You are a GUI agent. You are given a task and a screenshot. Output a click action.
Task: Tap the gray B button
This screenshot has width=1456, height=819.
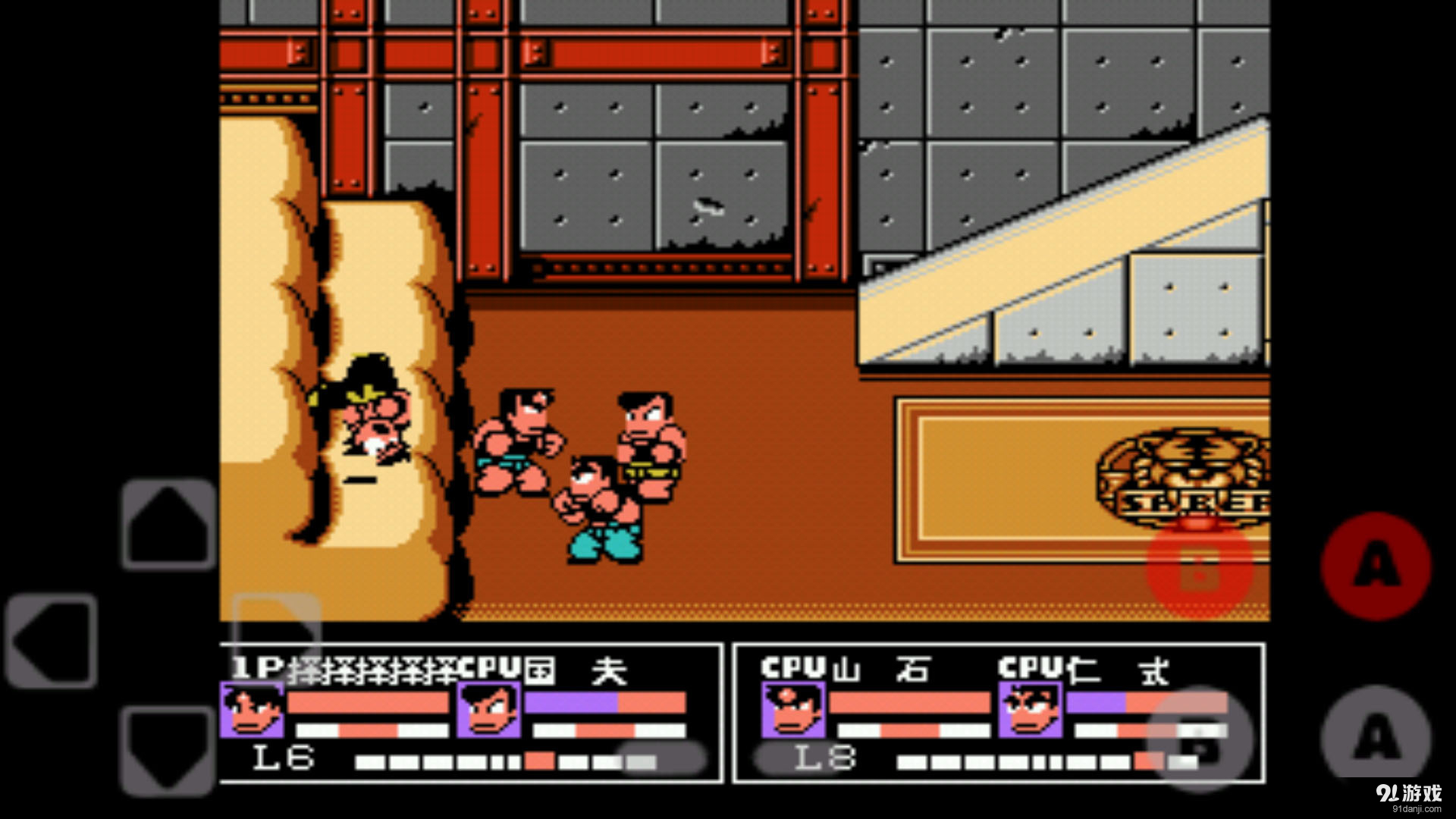tap(1200, 739)
